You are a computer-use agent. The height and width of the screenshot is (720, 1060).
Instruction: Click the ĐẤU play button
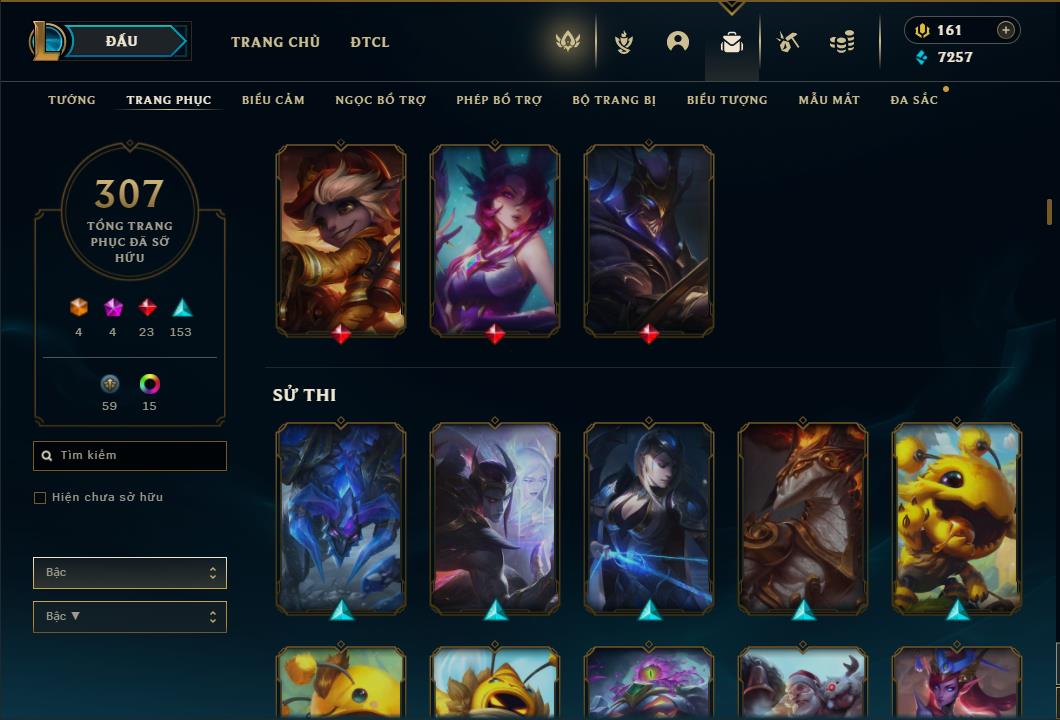(121, 41)
